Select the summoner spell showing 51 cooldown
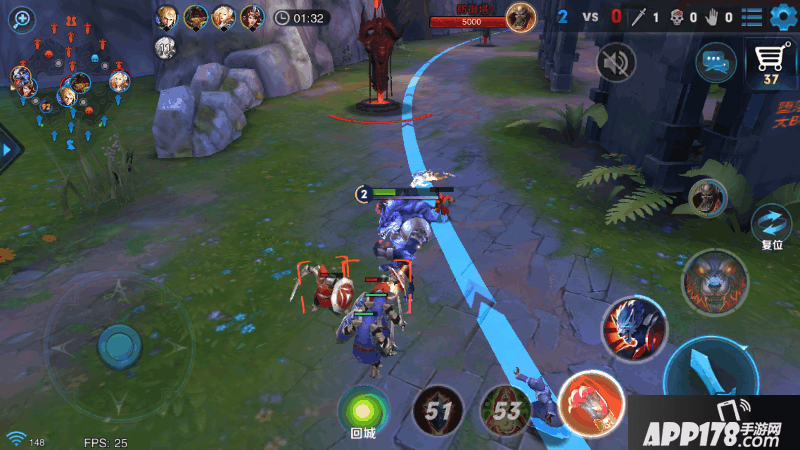The height and width of the screenshot is (450, 800). [x=438, y=409]
